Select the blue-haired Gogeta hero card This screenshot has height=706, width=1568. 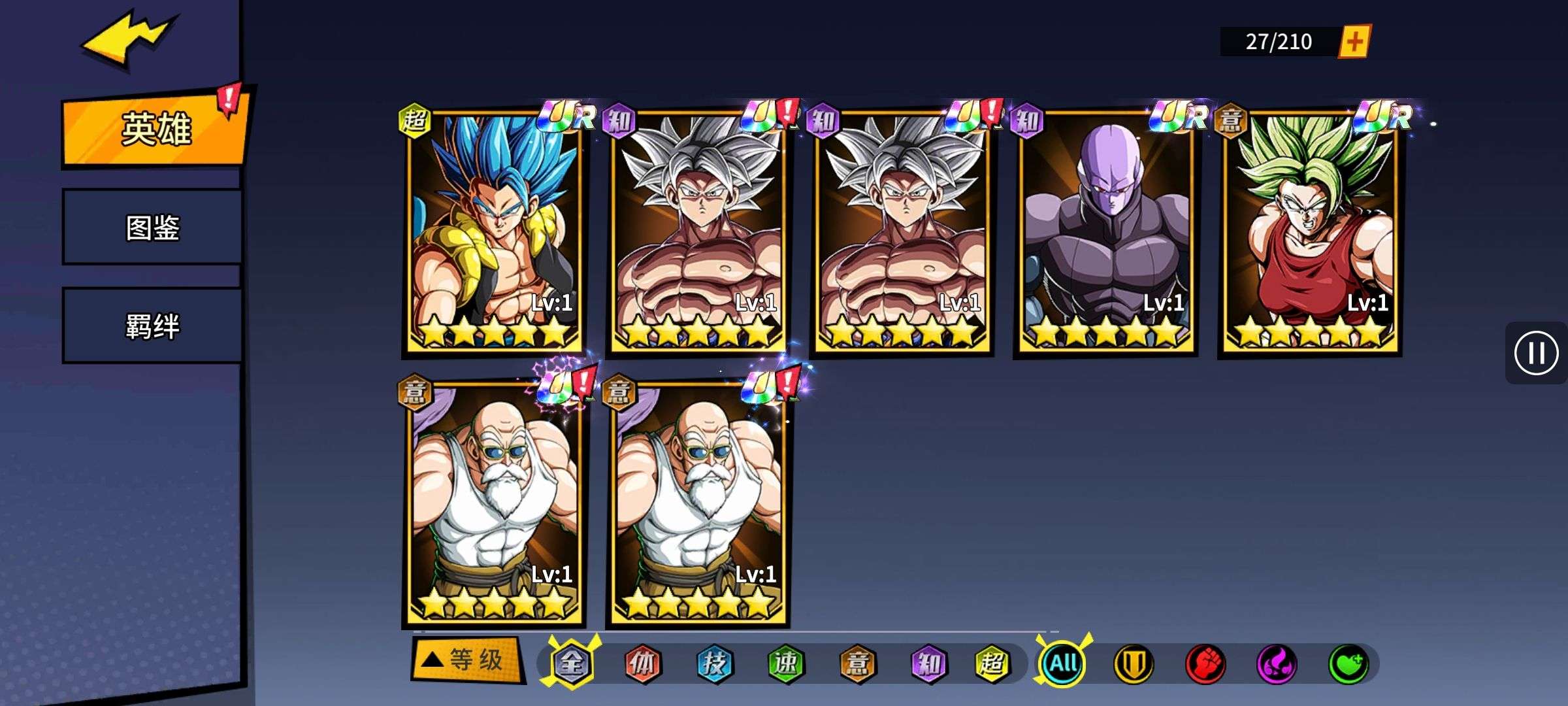(495, 232)
